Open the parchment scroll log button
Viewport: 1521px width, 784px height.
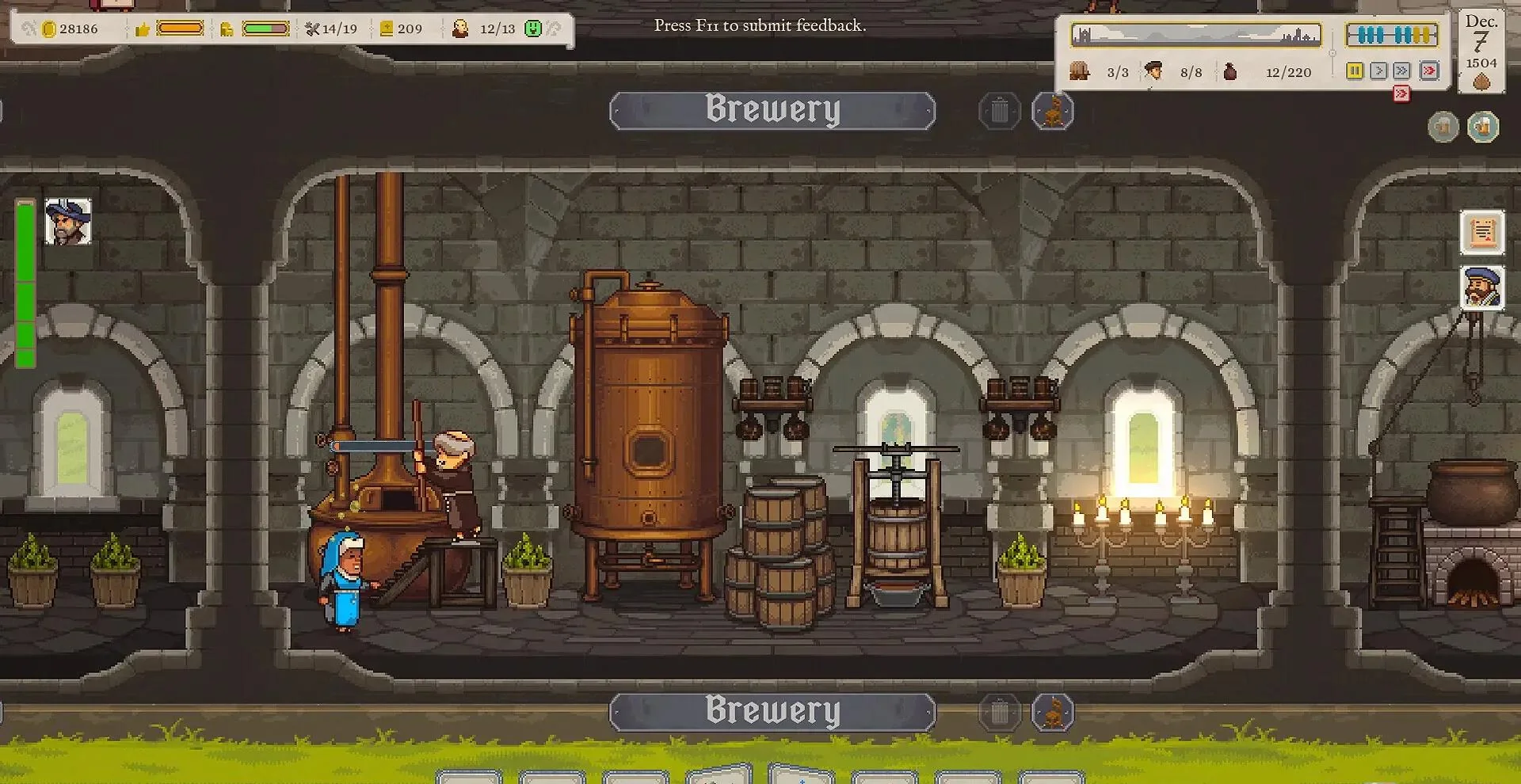point(1482,232)
